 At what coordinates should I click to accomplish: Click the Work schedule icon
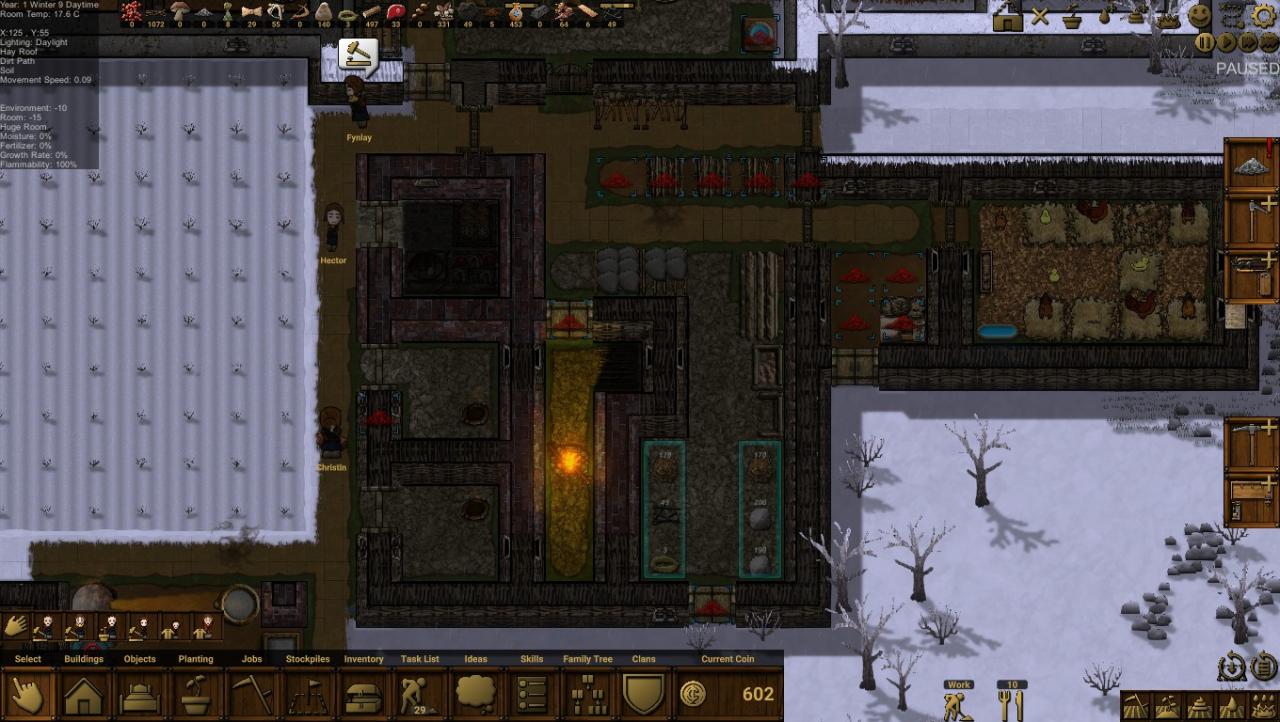click(x=959, y=704)
